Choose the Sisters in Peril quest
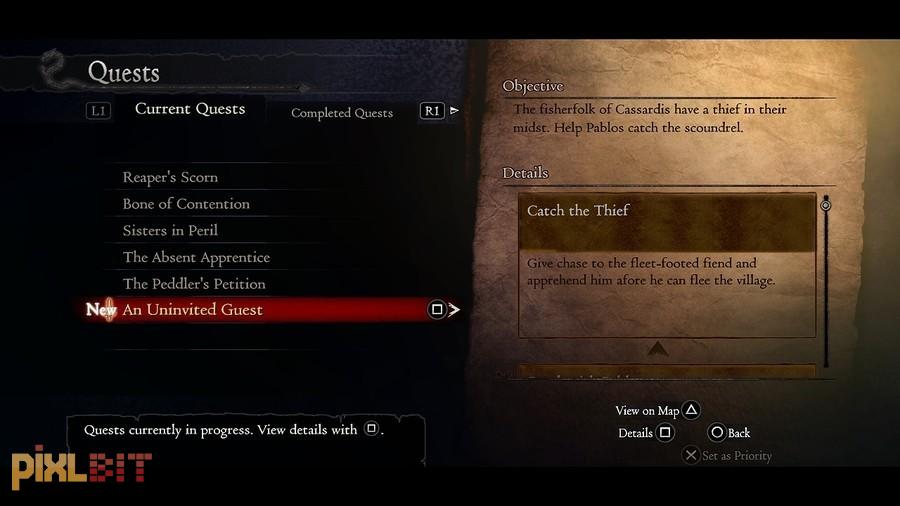This screenshot has width=900, height=506. point(170,230)
